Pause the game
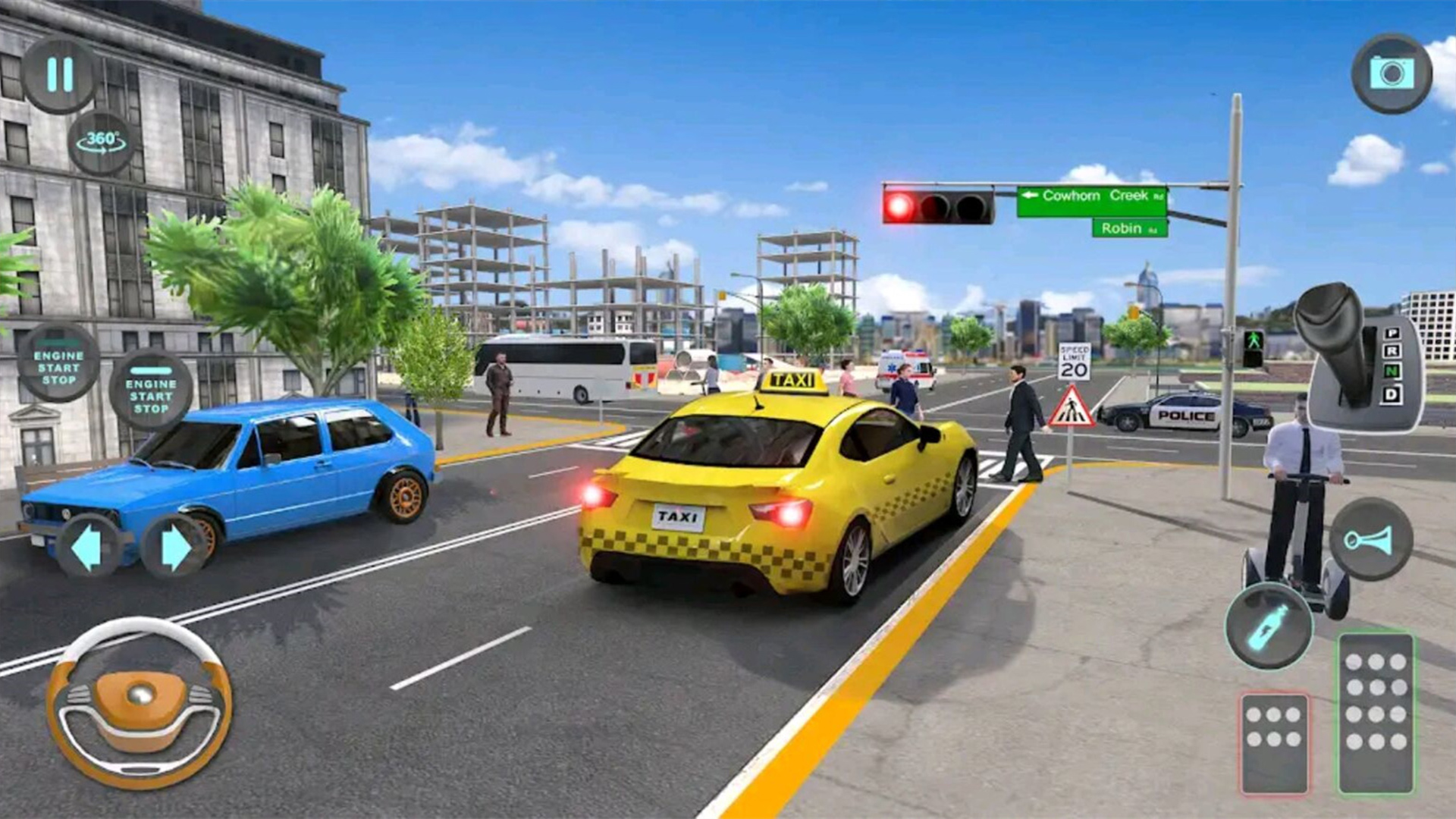 [59, 75]
